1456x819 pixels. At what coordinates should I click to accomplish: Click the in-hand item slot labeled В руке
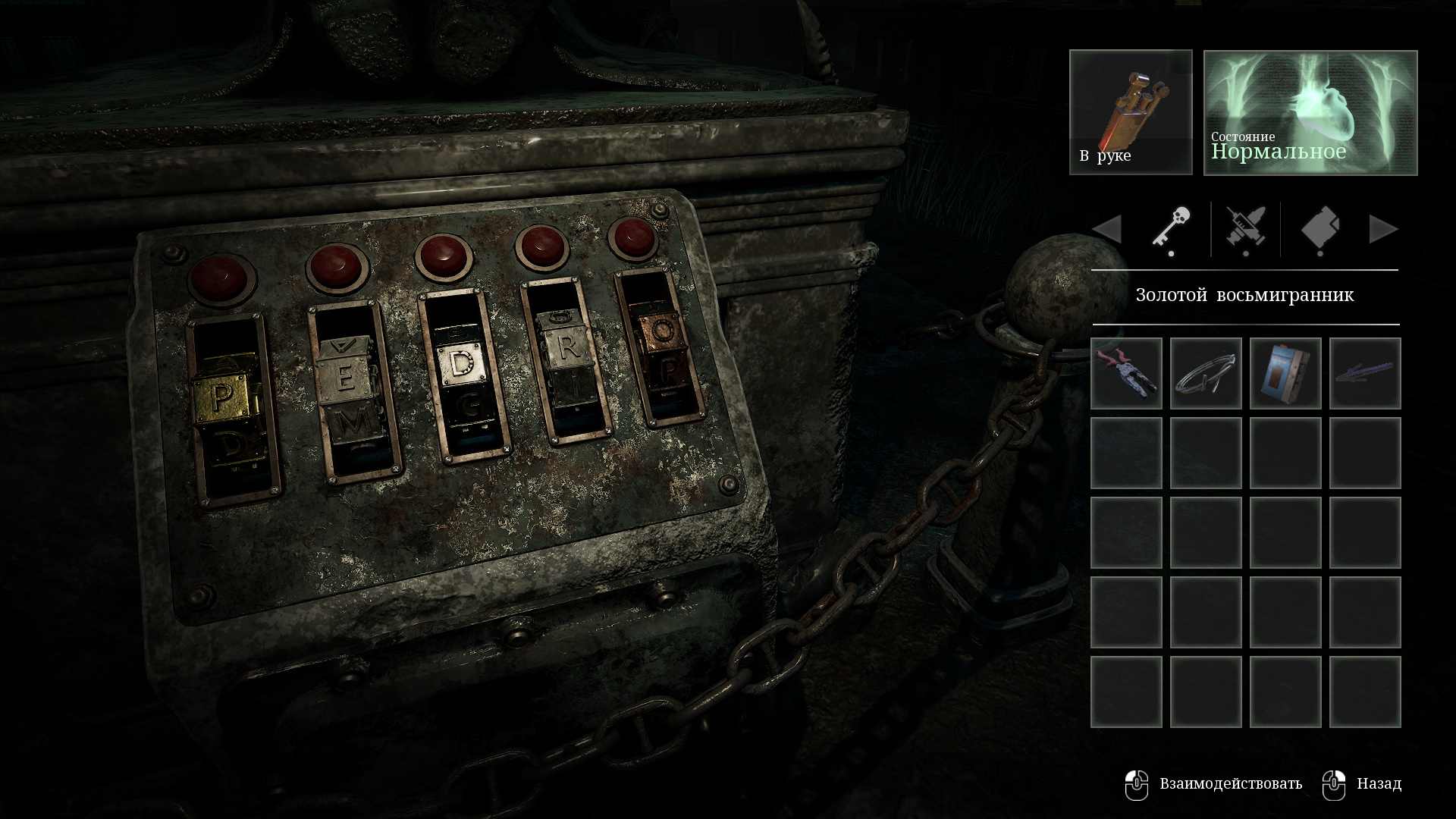click(1131, 112)
